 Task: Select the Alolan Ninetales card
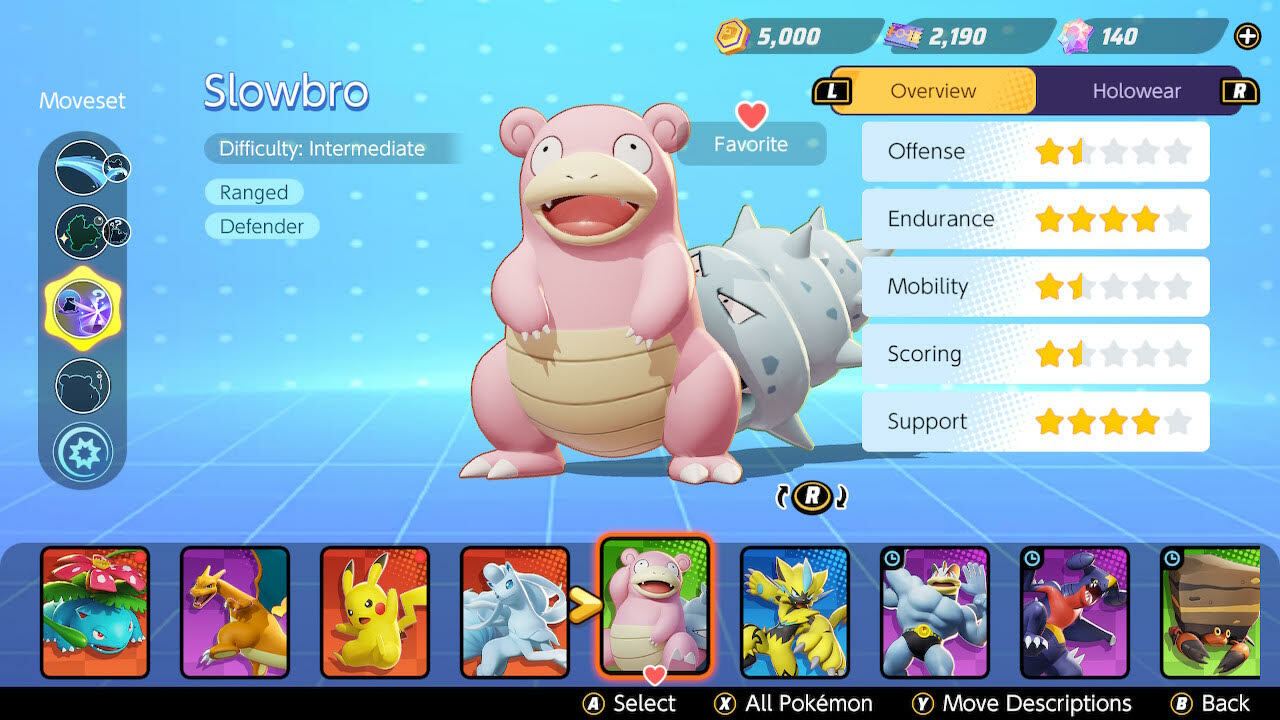click(x=514, y=611)
